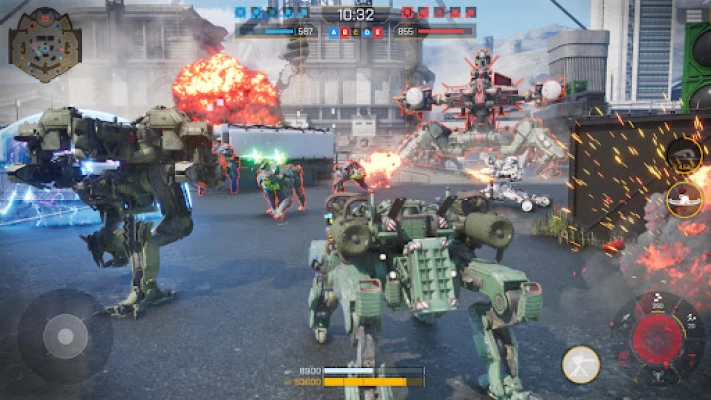This screenshot has height=400, width=711.
Task: Use the white drone ability icon
Action: coord(684,199)
